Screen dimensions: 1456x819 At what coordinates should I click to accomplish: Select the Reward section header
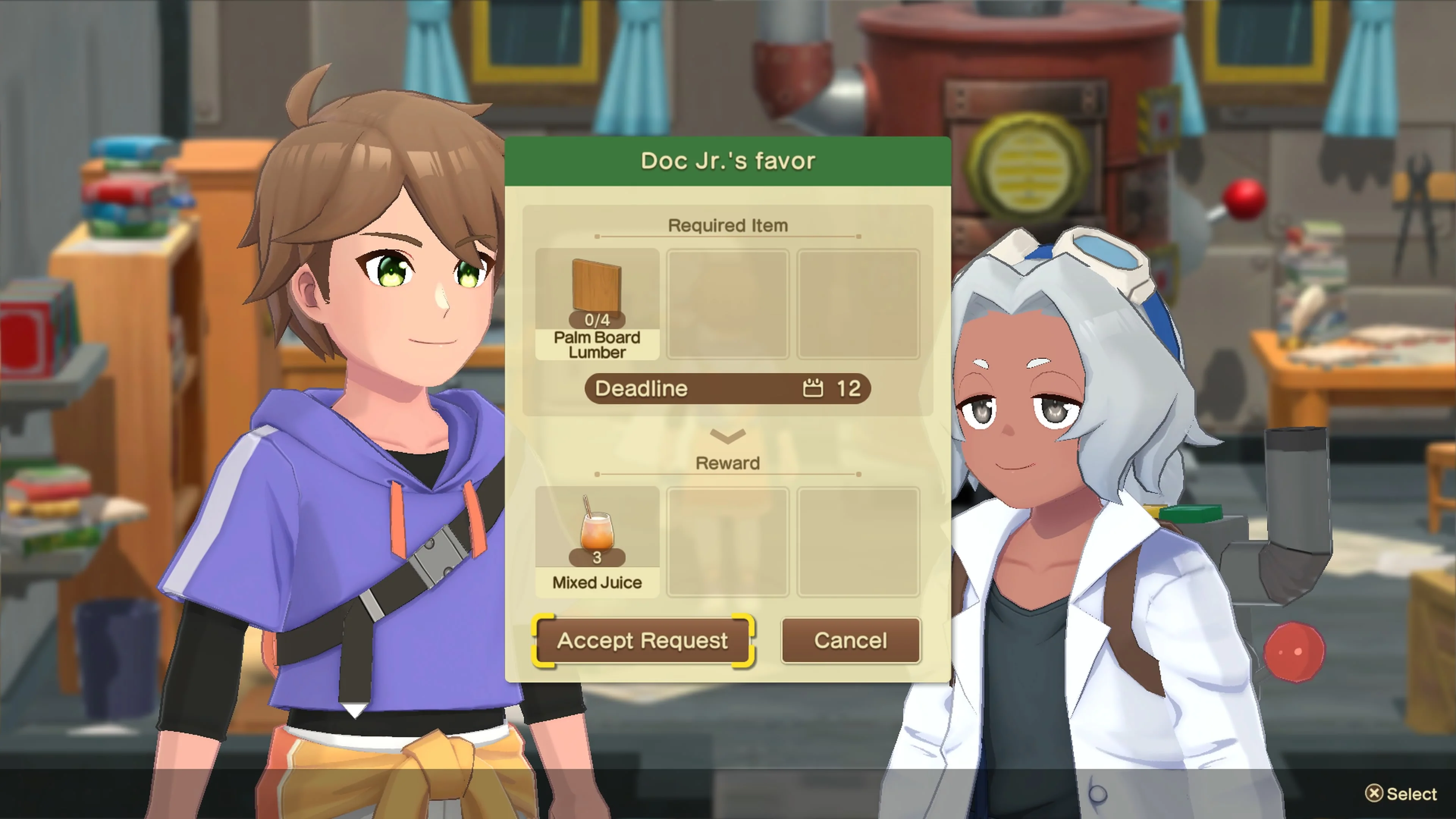(x=728, y=463)
